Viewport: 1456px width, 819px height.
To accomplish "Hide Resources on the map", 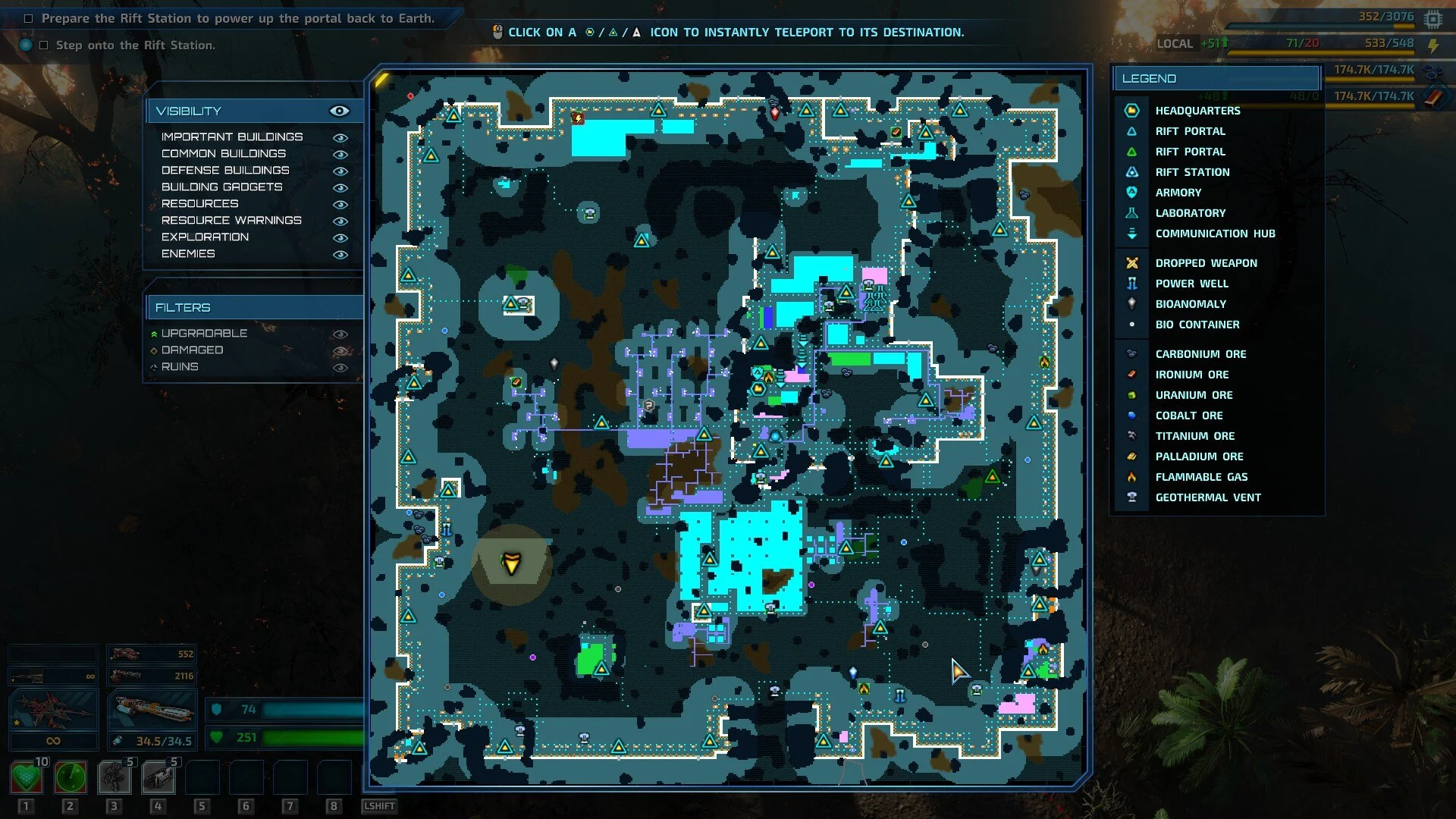I will coord(340,204).
